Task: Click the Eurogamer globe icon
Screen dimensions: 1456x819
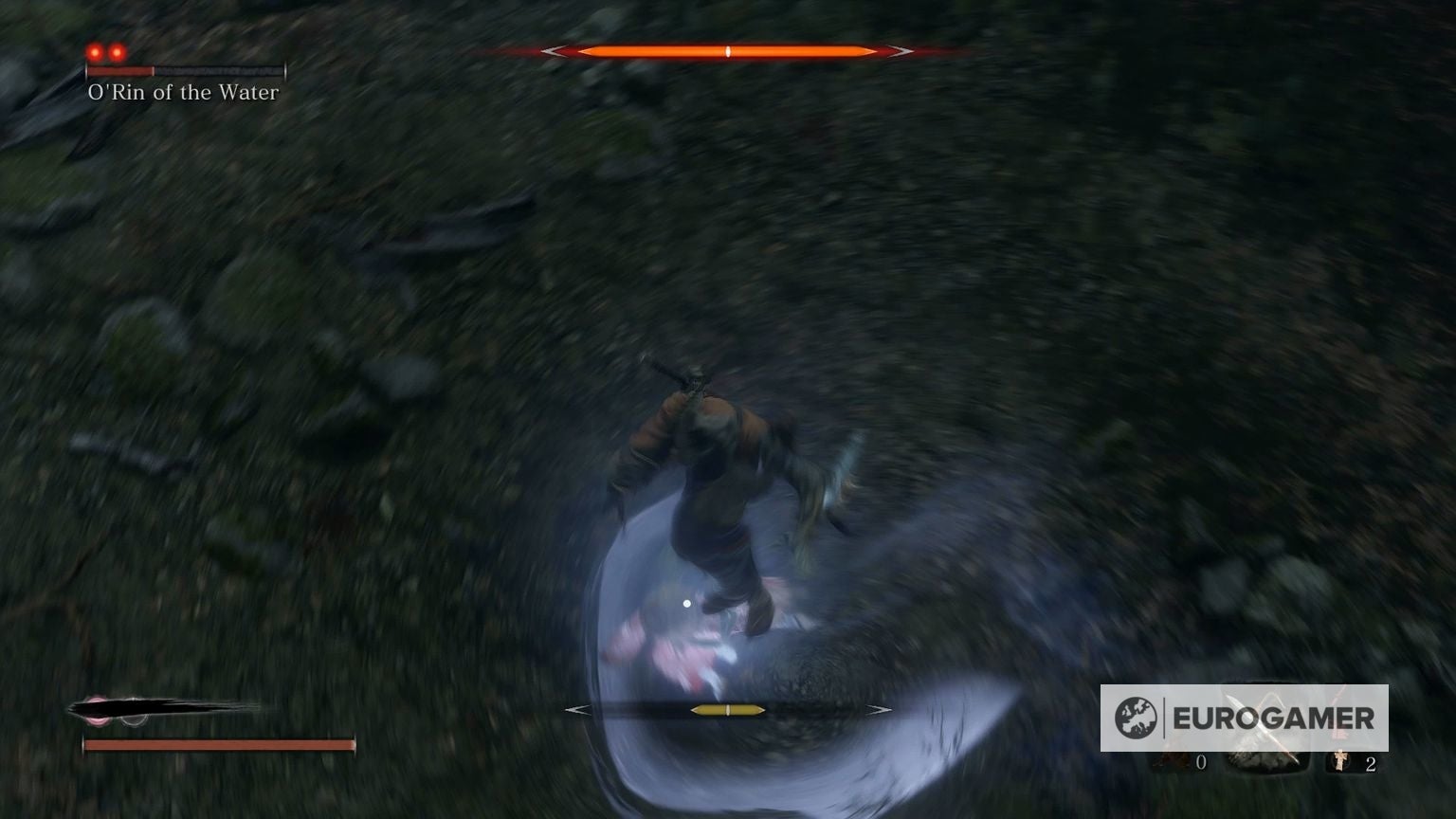Action: coord(1136,716)
